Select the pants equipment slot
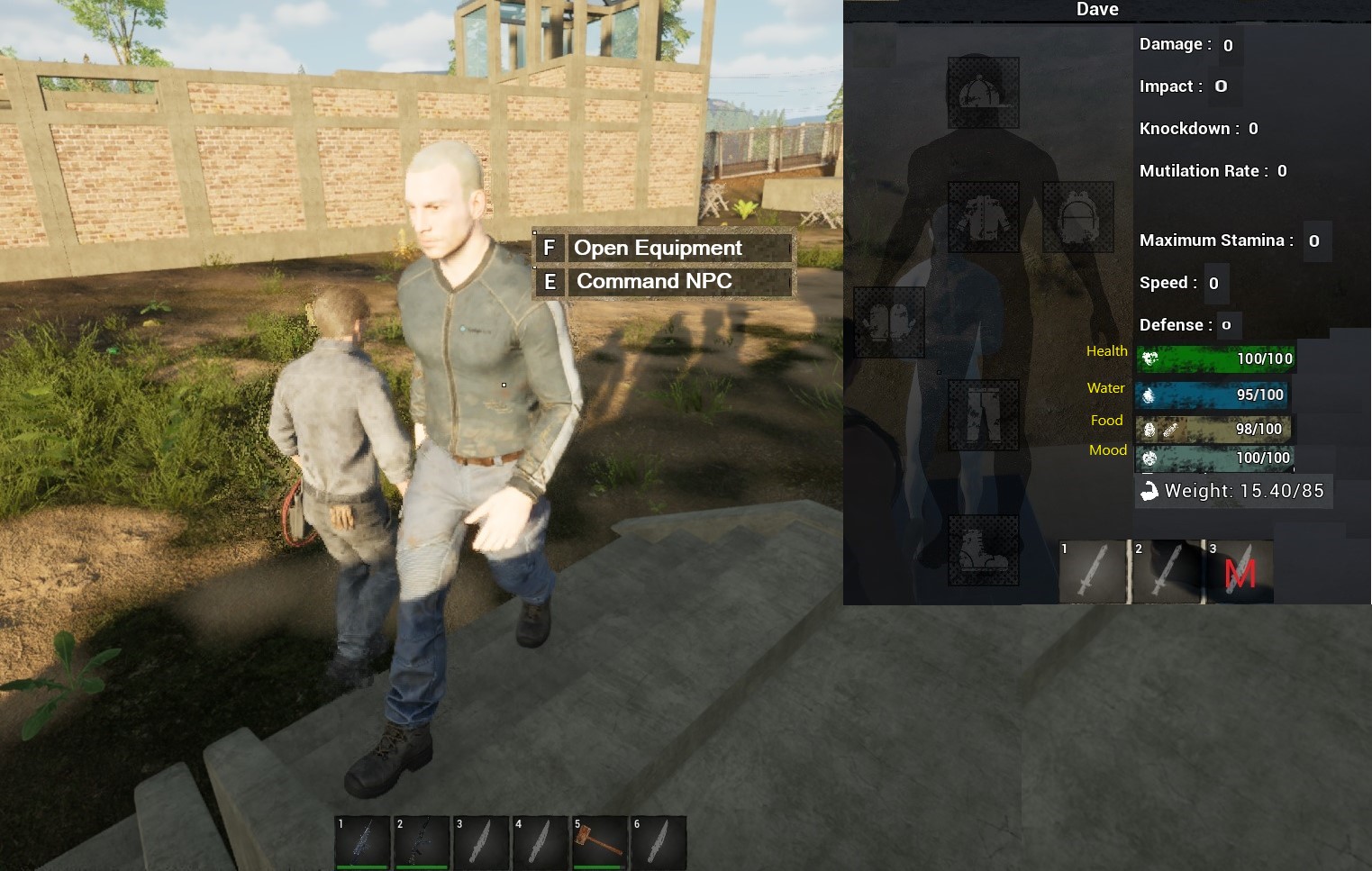Image resolution: width=1372 pixels, height=871 pixels. [x=984, y=414]
